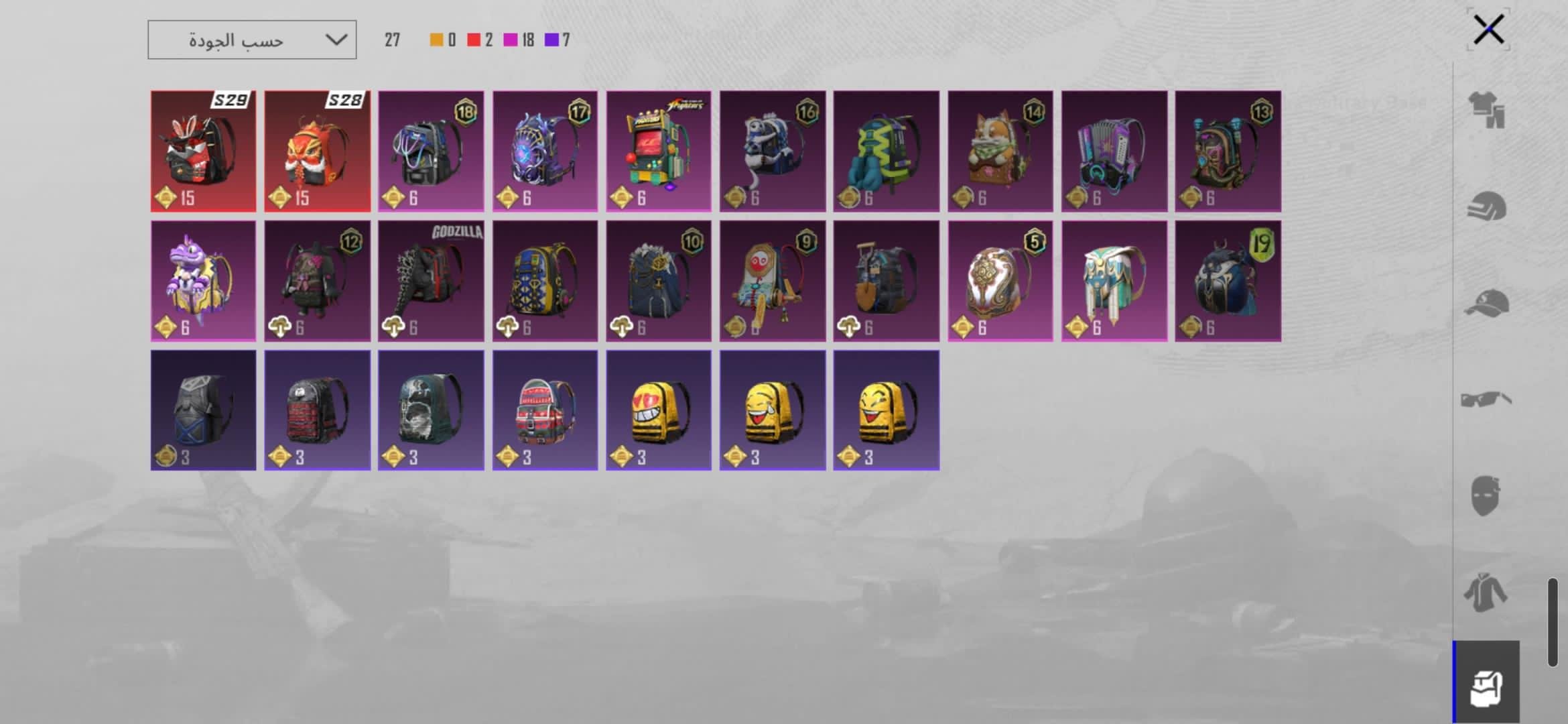Show the face mask category
This screenshot has width=1568, height=724.
pos(1486,496)
